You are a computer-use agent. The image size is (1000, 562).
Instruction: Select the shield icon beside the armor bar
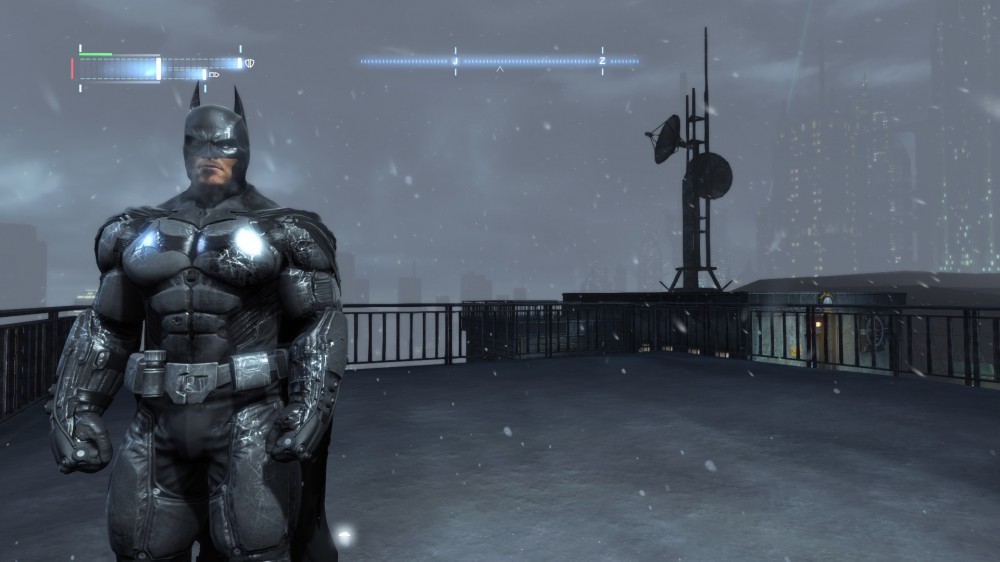pos(249,63)
